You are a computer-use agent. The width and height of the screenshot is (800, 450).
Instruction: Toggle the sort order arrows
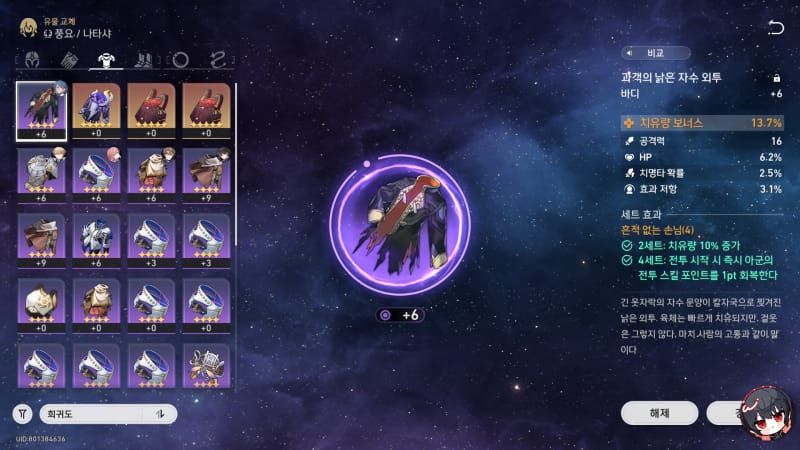159,413
